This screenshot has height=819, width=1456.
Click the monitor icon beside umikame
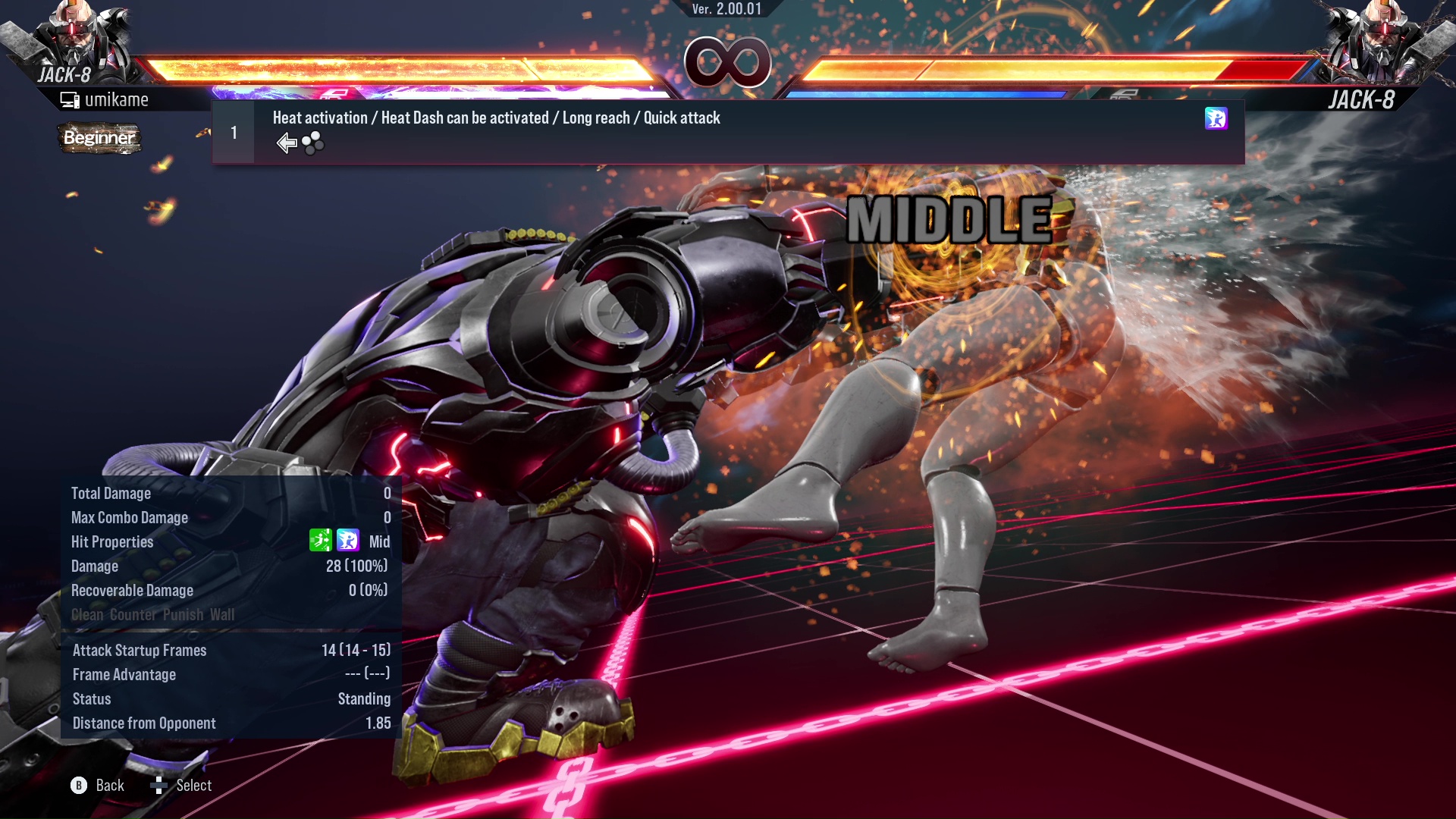(x=69, y=99)
